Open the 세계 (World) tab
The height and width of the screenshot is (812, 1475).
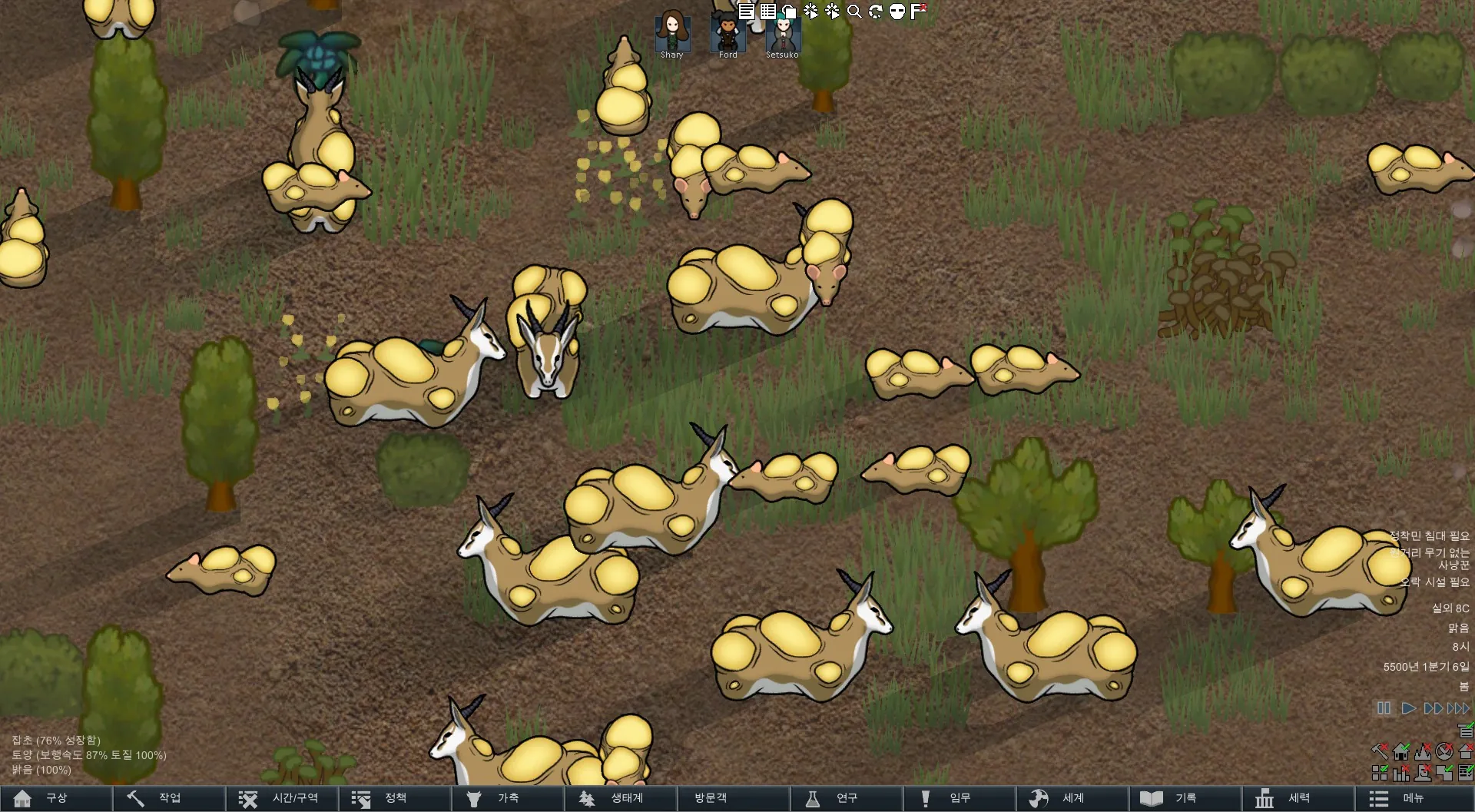tap(1072, 798)
